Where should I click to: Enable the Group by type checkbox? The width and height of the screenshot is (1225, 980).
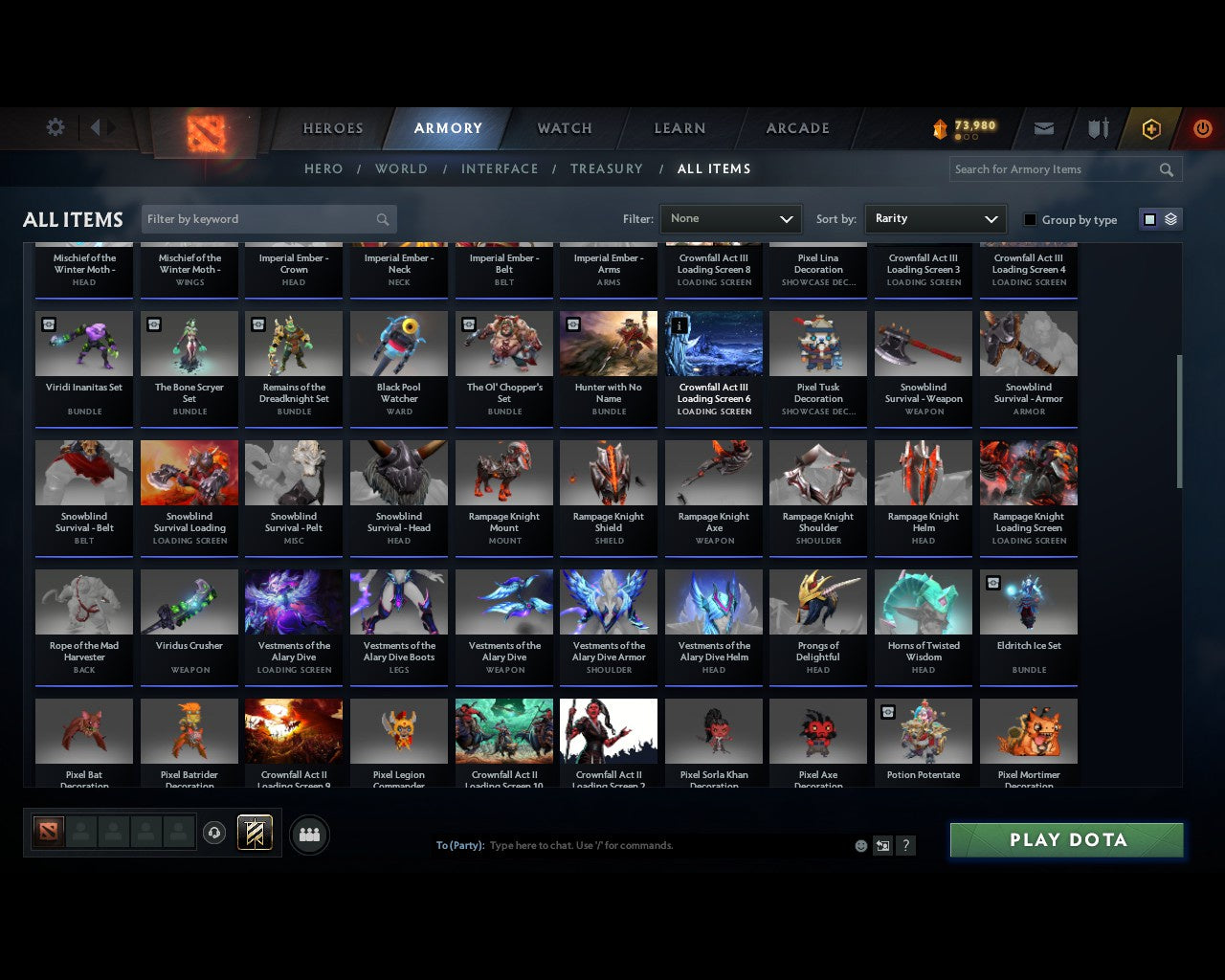[x=1030, y=219]
